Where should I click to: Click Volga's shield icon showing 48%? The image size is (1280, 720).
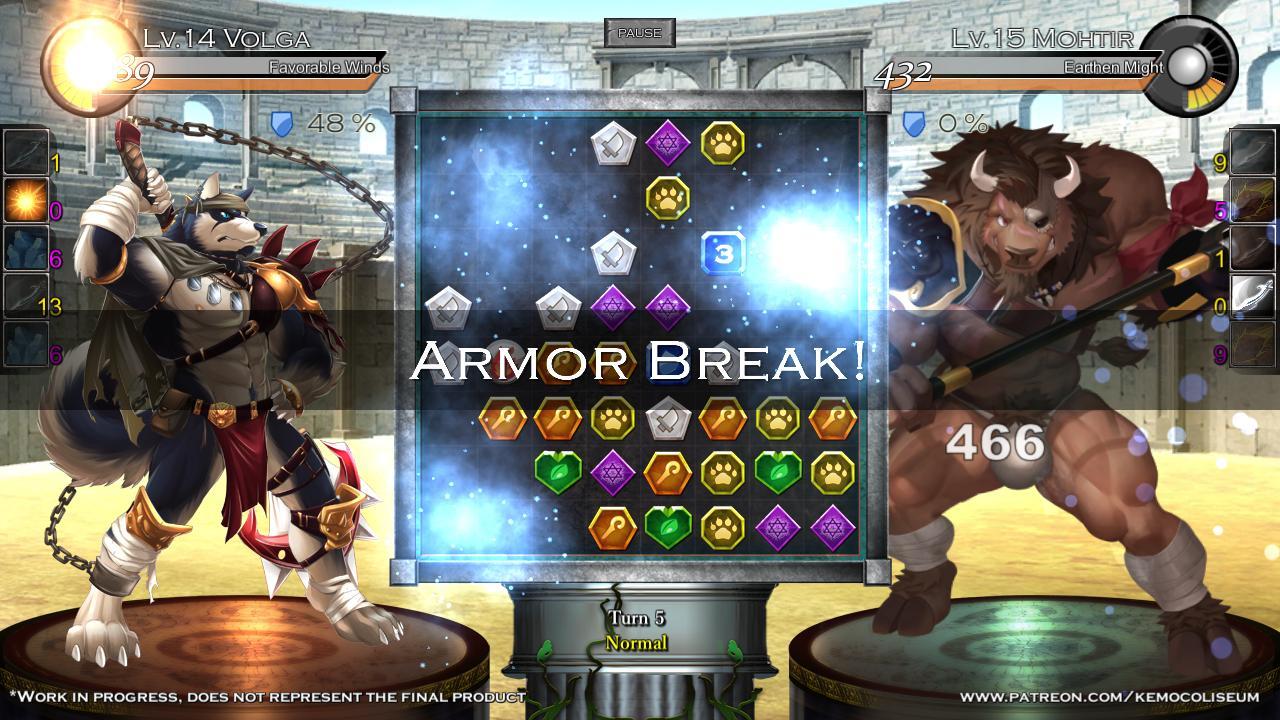[283, 123]
